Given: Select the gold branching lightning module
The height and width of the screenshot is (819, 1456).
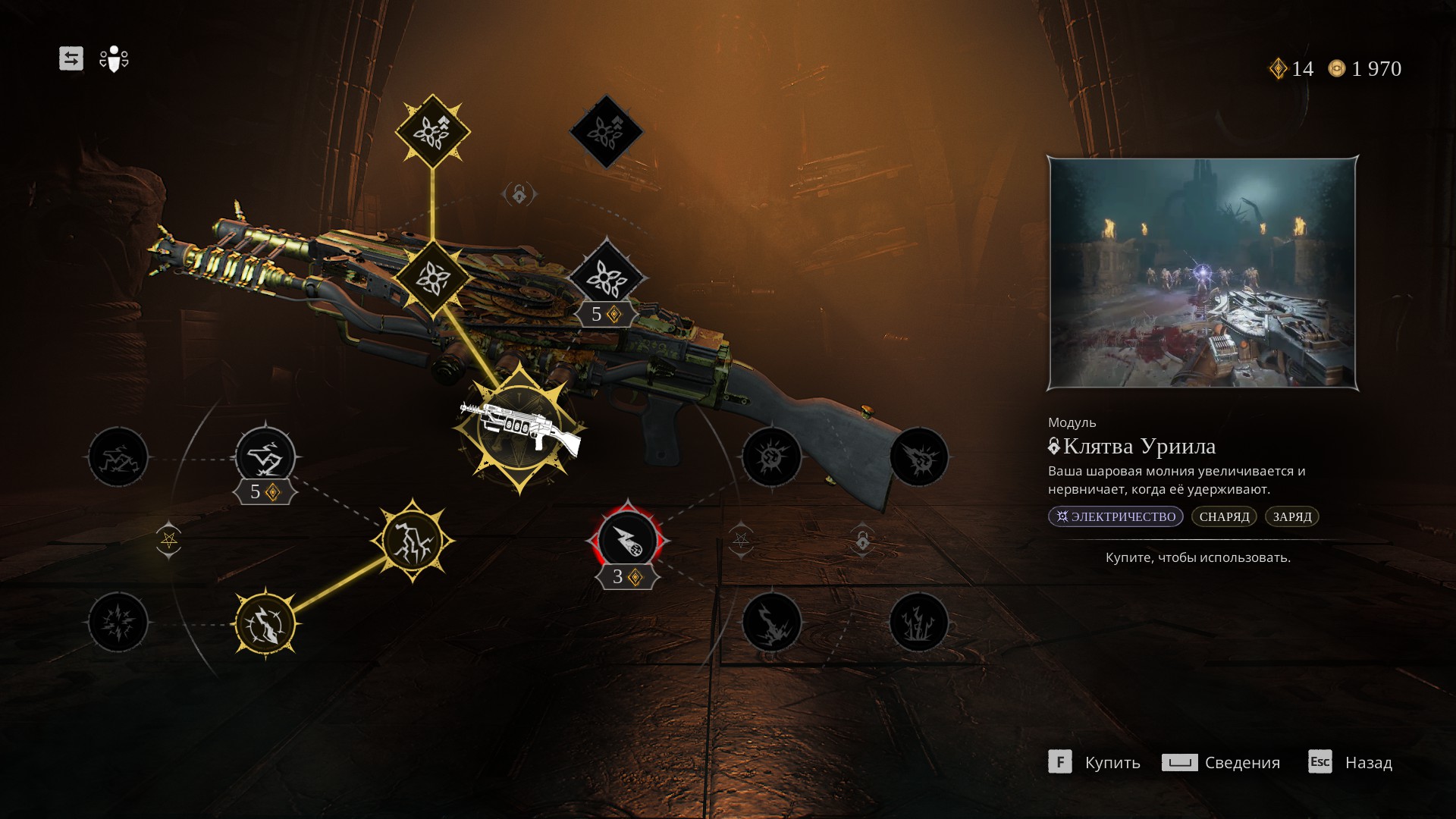Looking at the screenshot, I should 413,541.
